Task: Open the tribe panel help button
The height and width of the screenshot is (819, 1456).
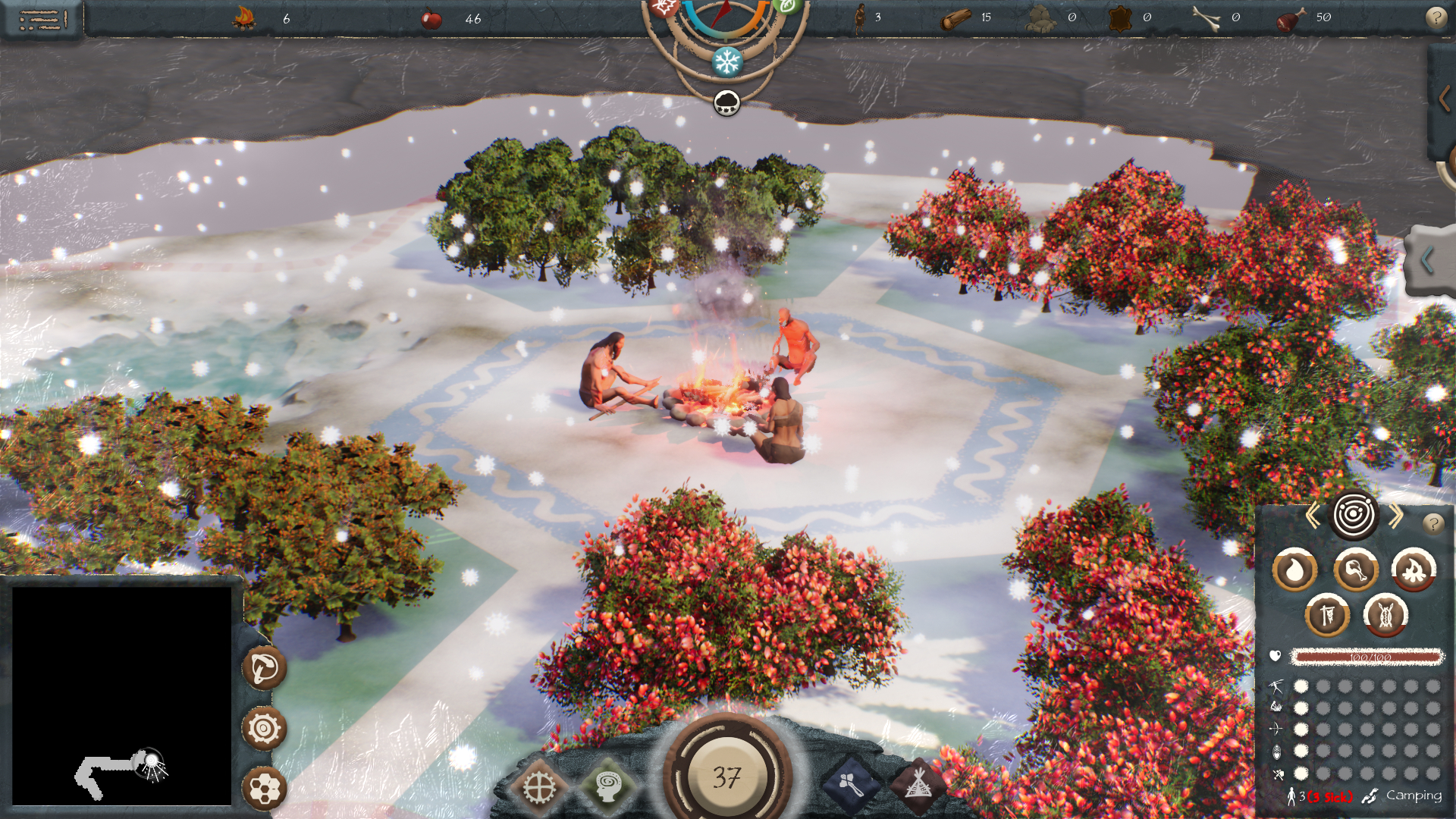Action: [1432, 523]
